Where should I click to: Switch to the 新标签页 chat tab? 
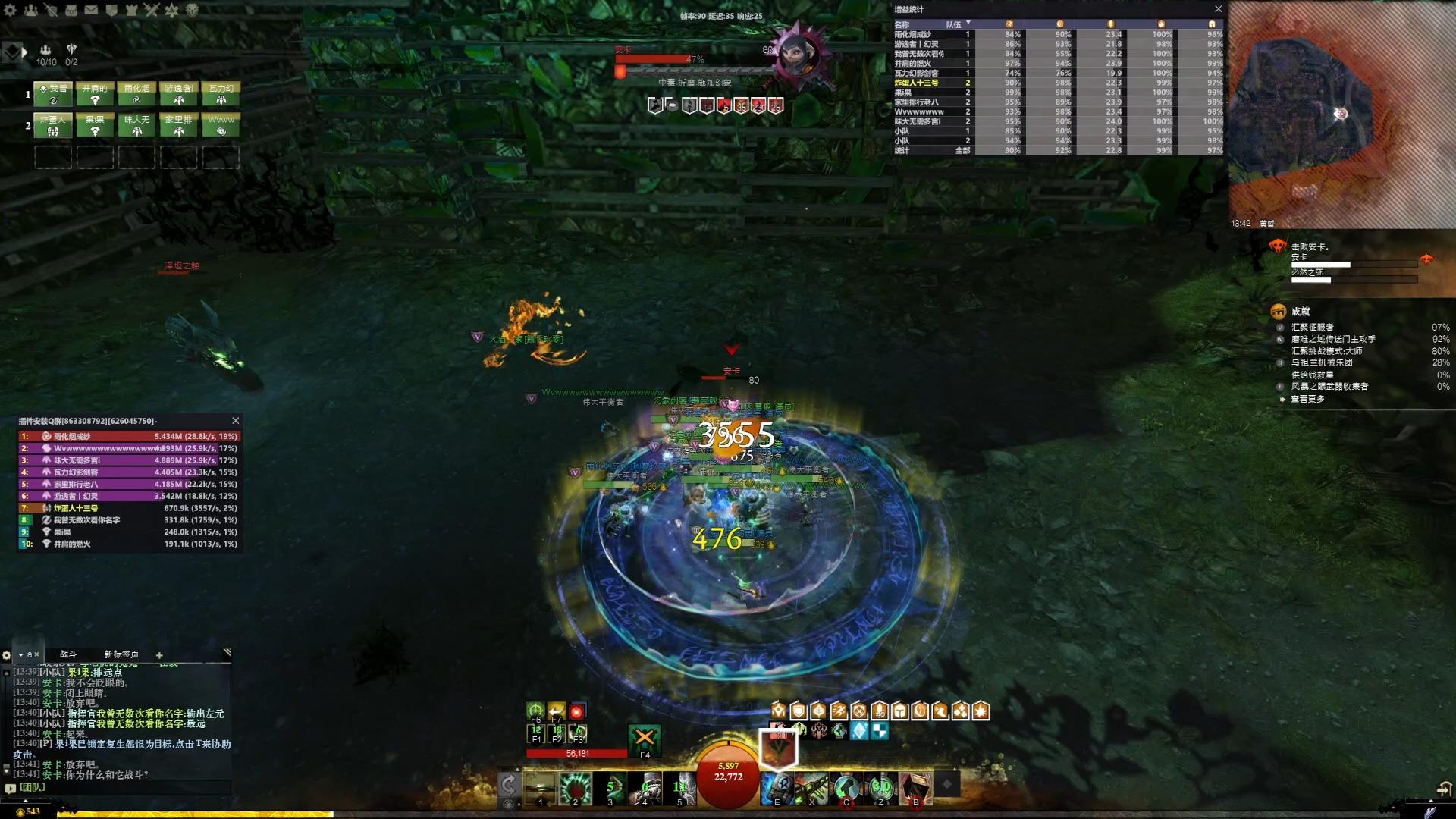point(121,654)
